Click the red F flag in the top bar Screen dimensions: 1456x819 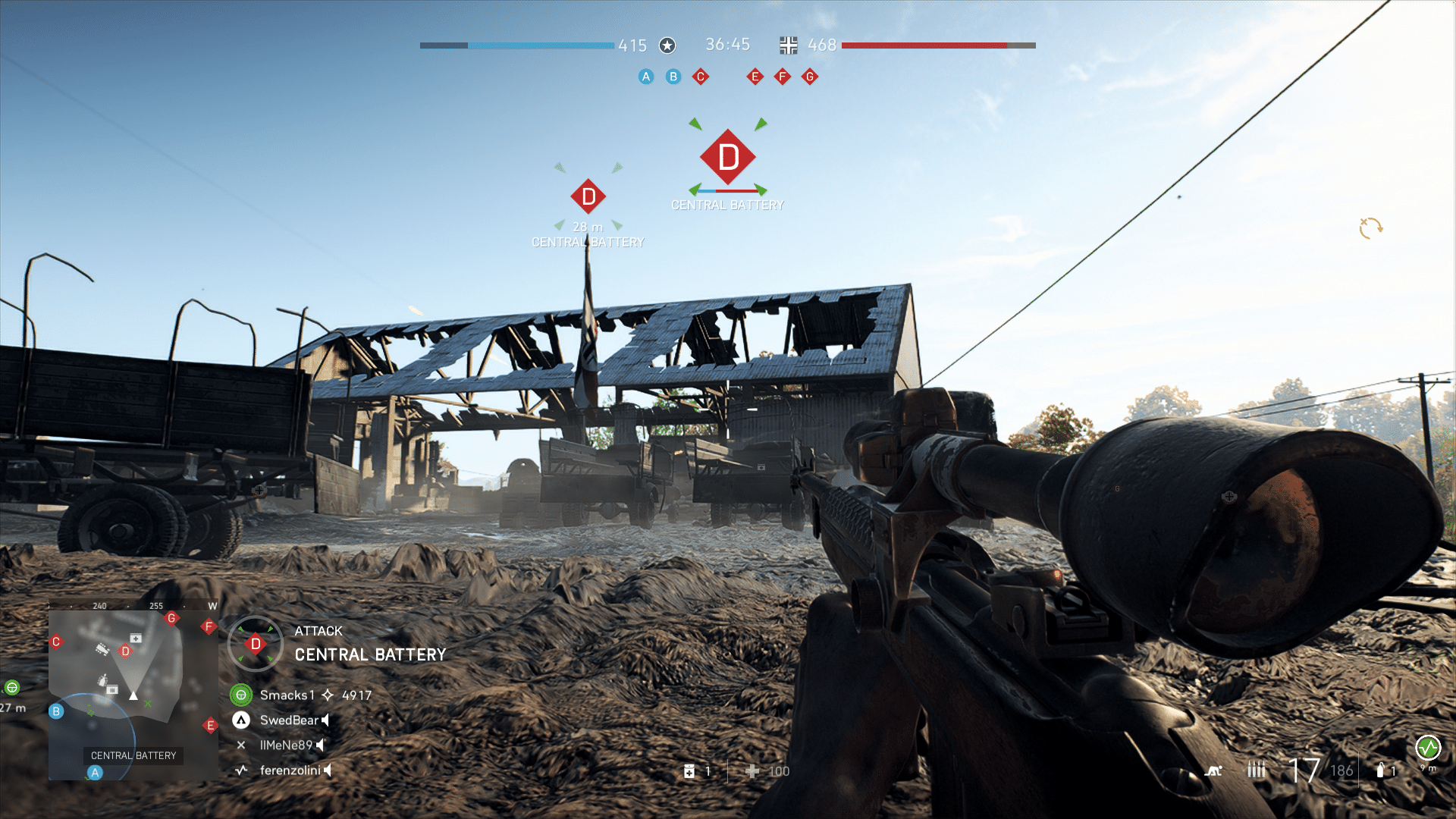click(x=783, y=77)
